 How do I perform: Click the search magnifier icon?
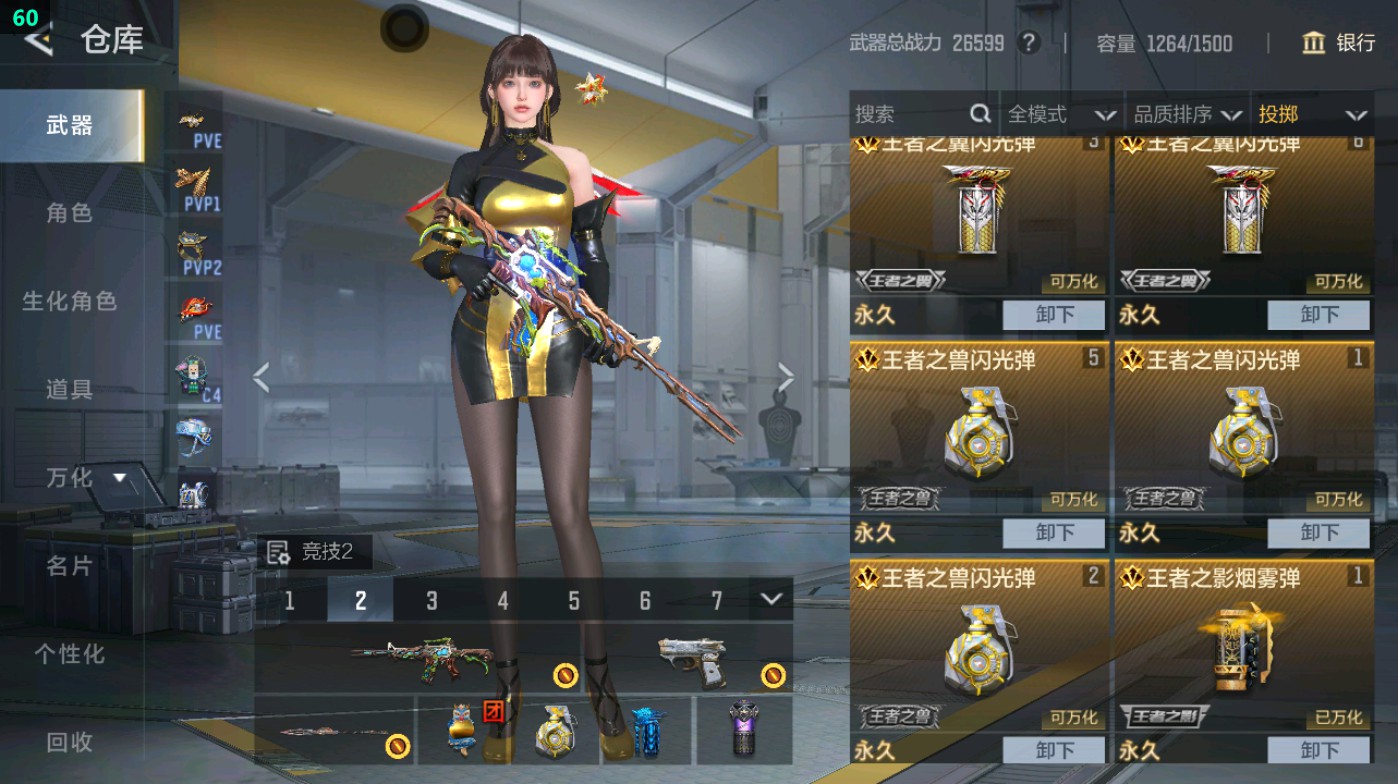979,115
